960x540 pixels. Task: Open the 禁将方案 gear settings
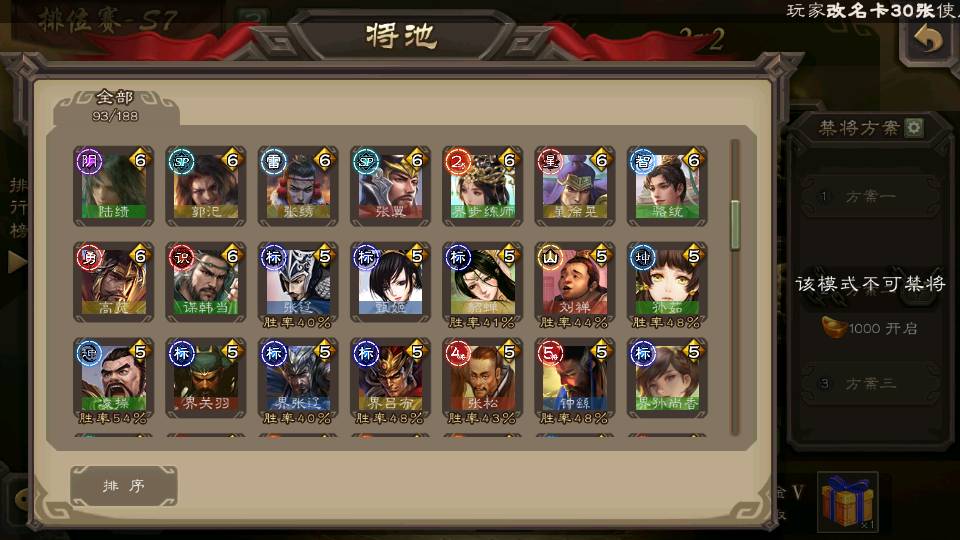click(x=914, y=128)
